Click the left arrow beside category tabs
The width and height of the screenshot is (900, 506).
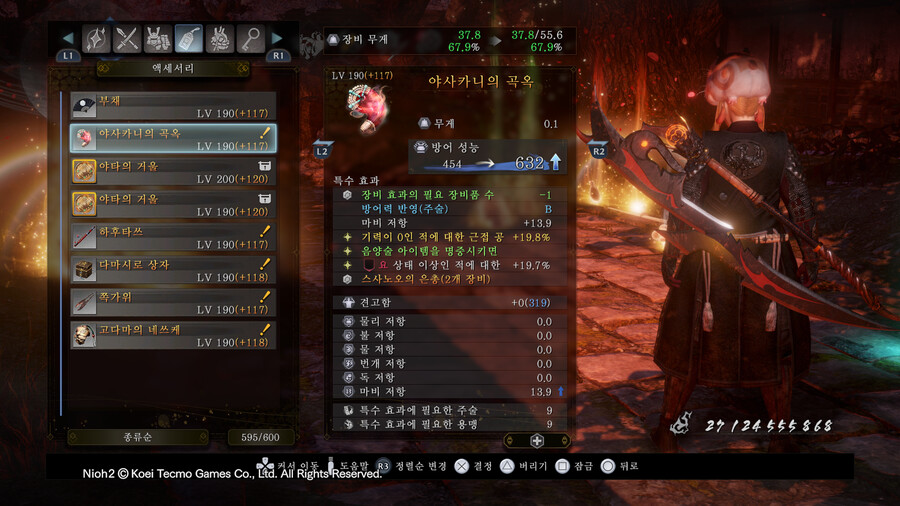tap(68, 39)
